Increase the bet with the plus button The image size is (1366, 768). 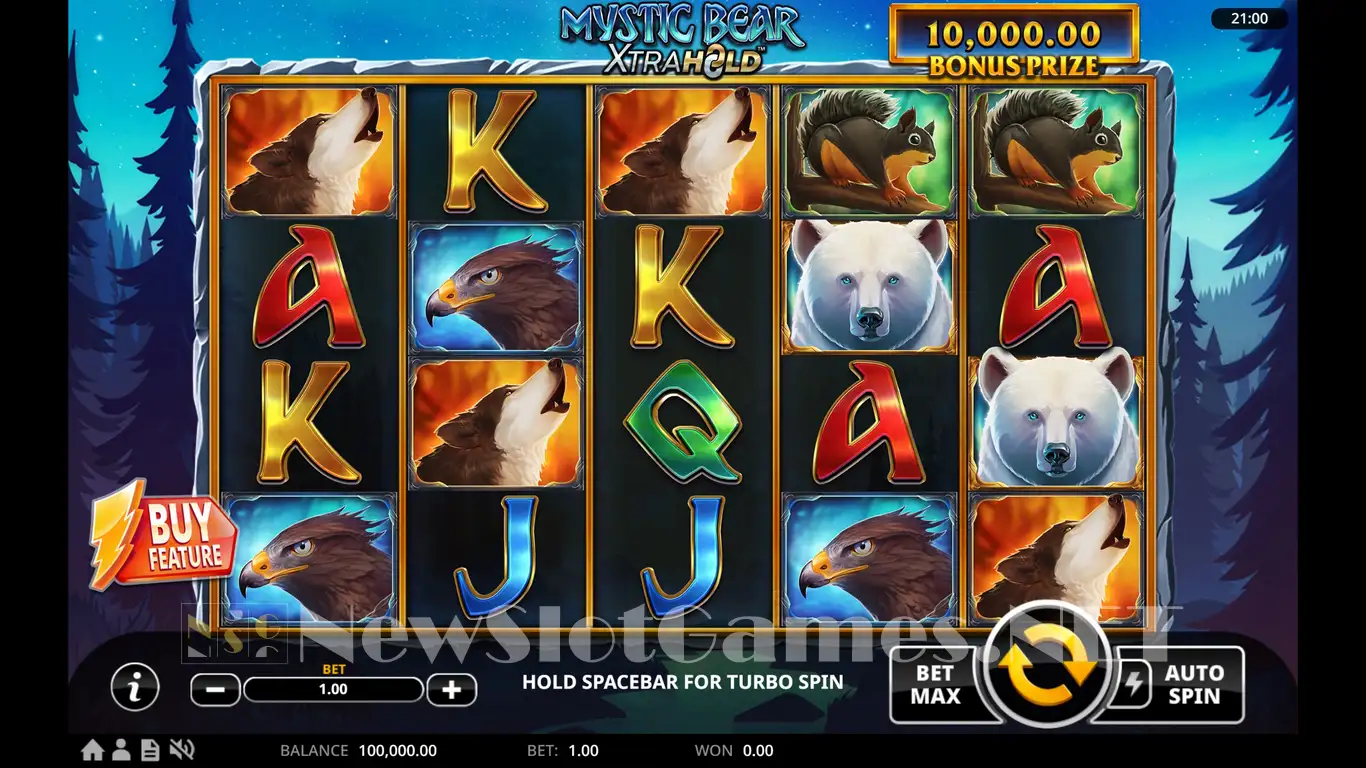point(451,689)
